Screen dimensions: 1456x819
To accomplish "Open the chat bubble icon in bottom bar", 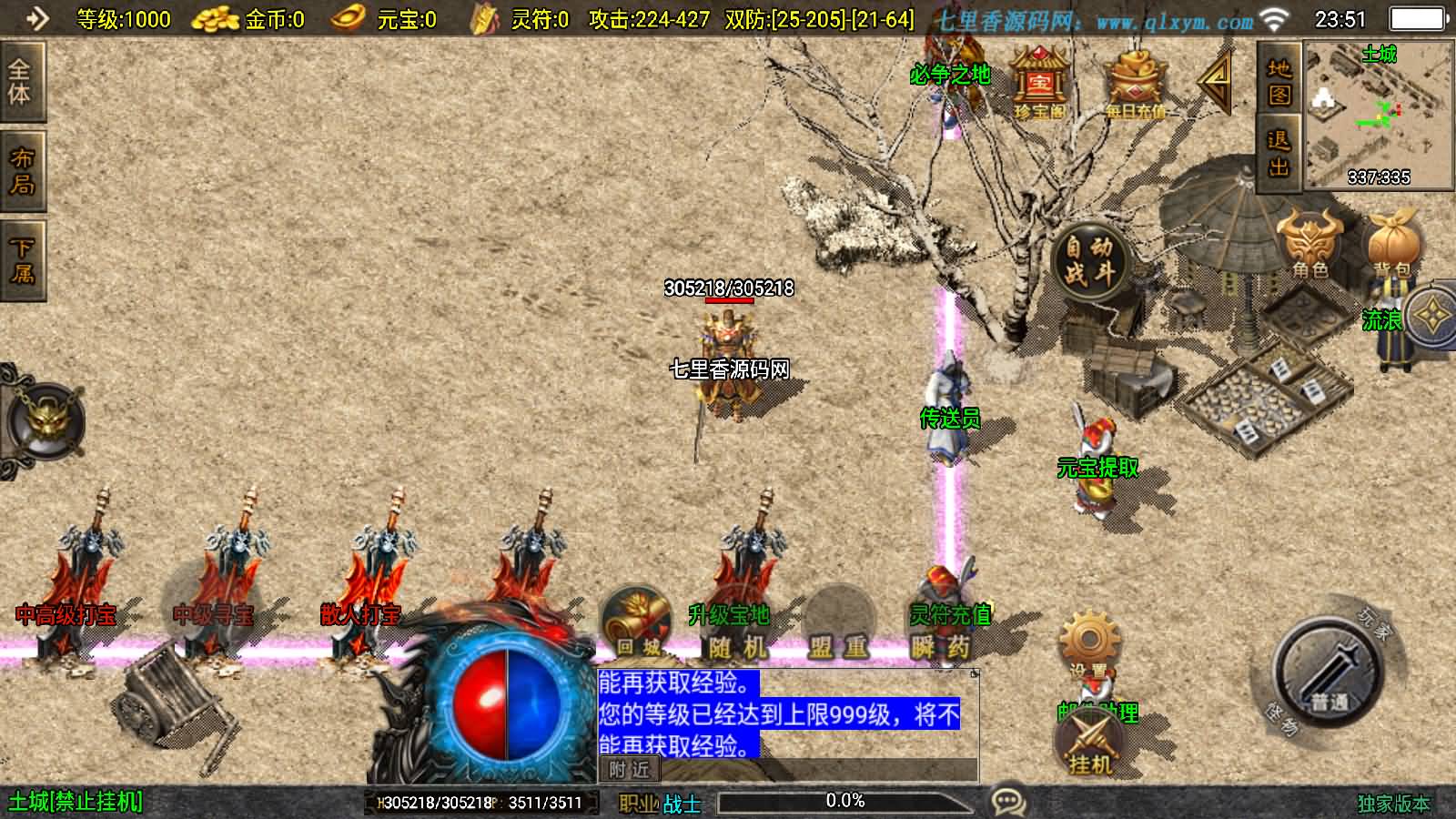I will (1008, 800).
